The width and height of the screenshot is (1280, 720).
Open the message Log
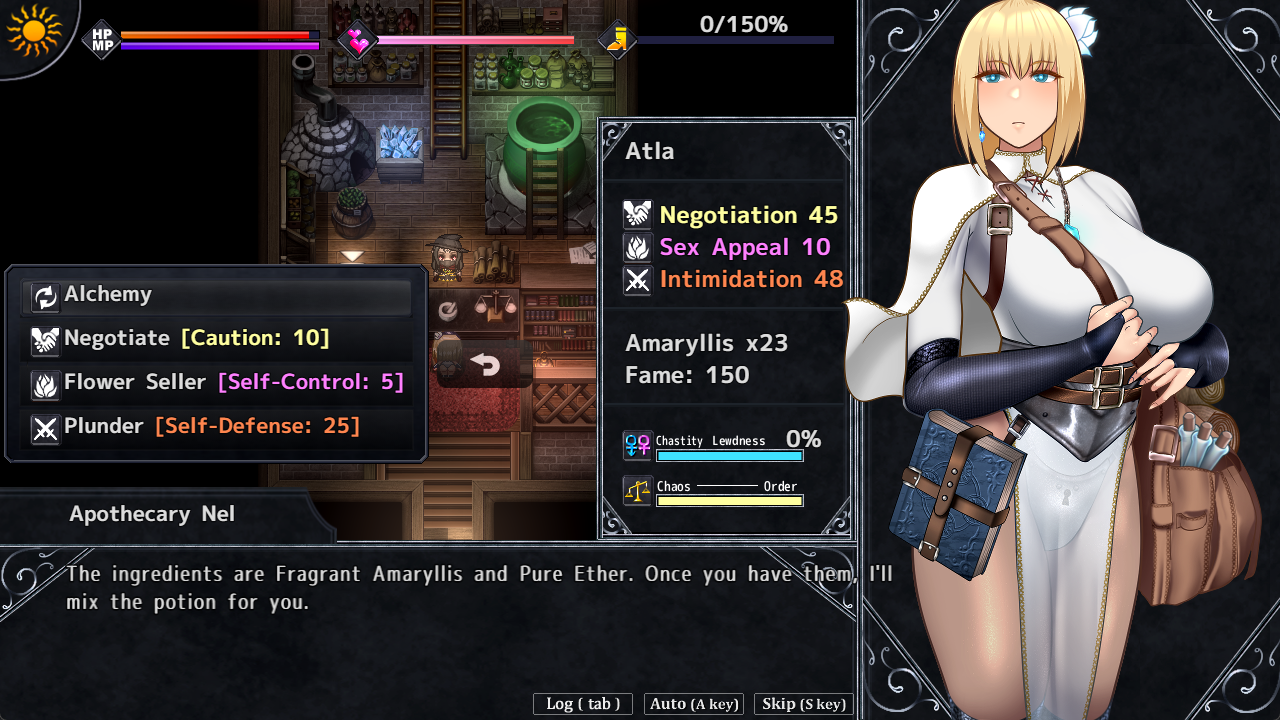[x=583, y=704]
